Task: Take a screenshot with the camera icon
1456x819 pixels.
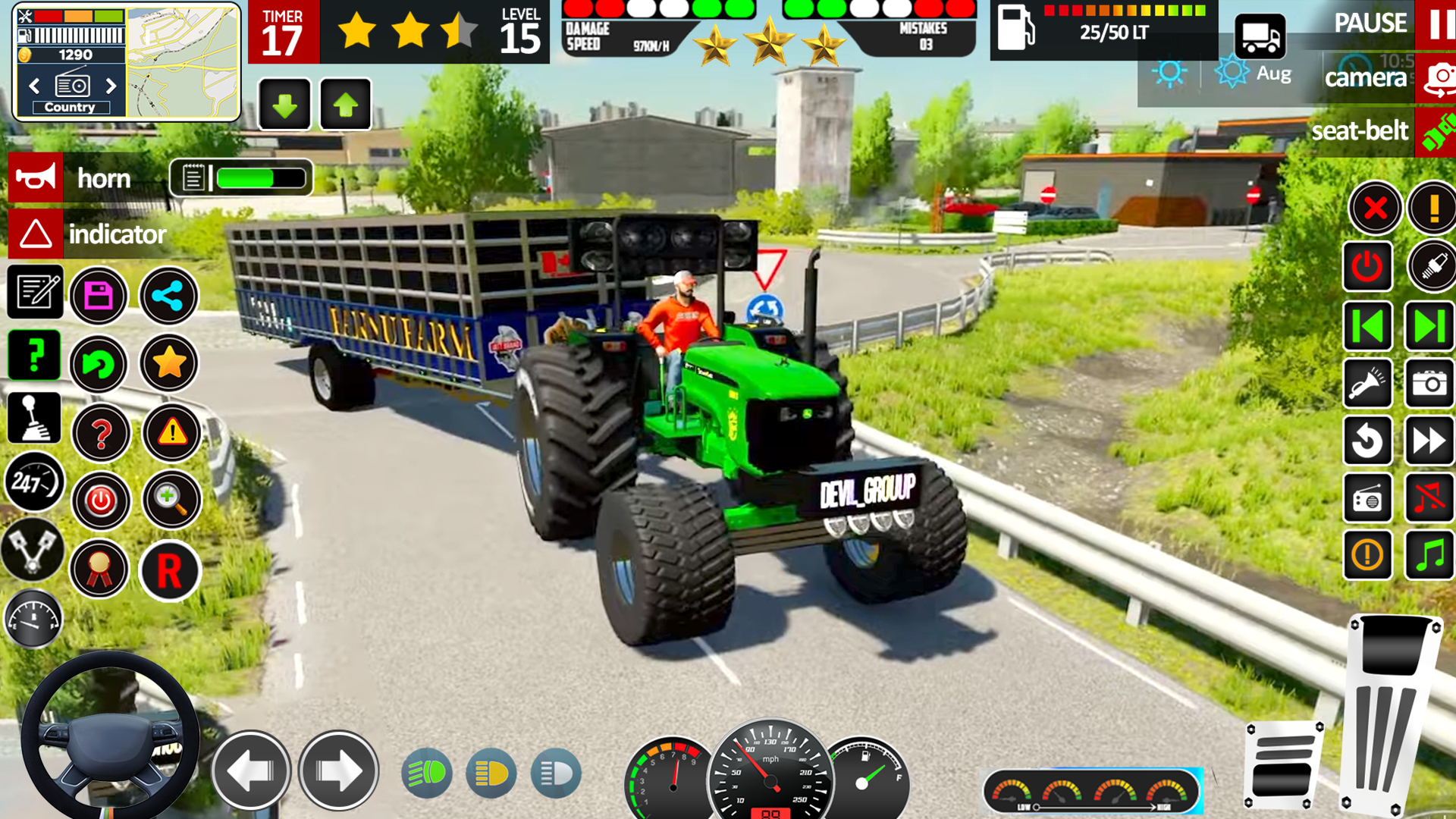Action: (x=1429, y=384)
